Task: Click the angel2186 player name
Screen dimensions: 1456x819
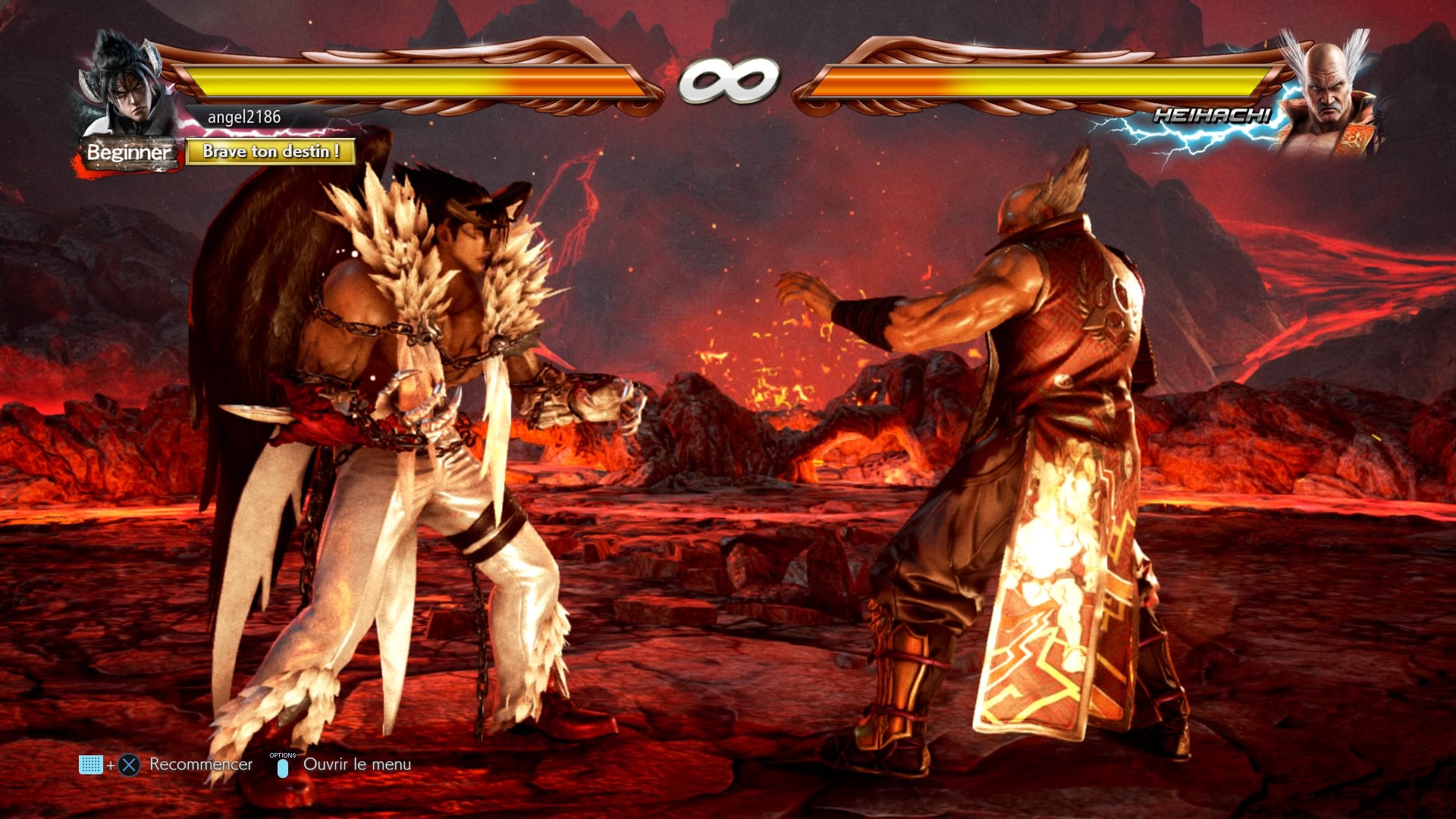Action: click(244, 117)
